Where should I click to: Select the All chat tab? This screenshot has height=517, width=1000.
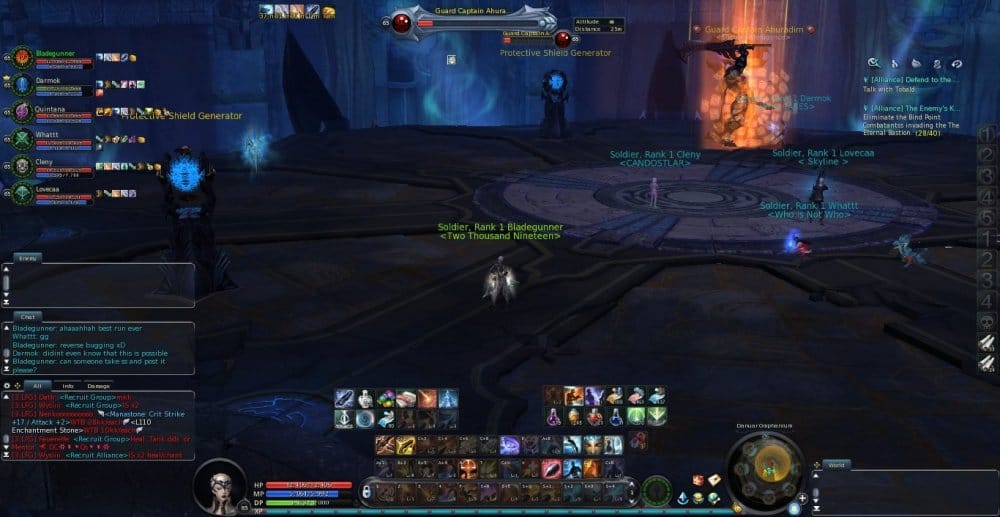click(x=36, y=384)
